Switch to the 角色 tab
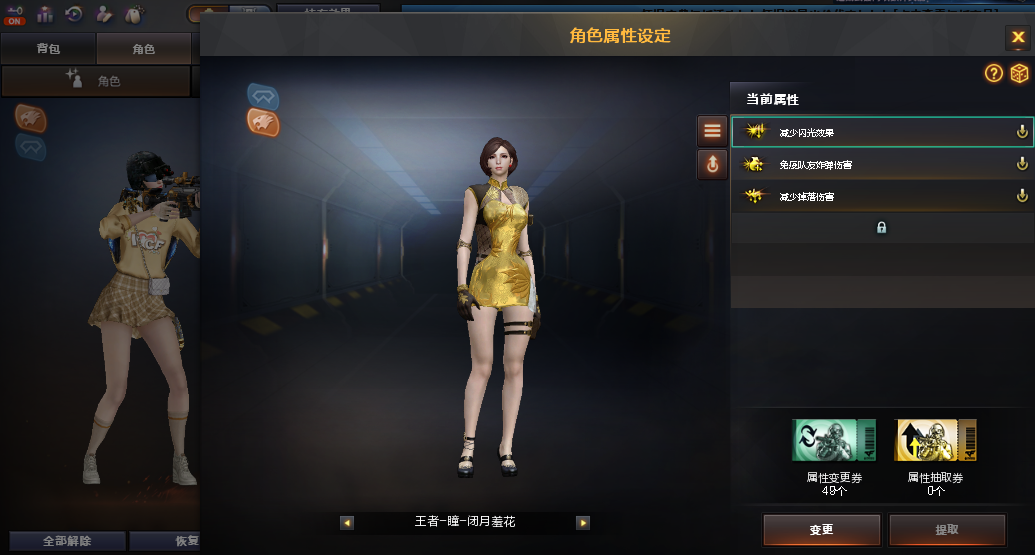The image size is (1035, 555). pos(143,48)
